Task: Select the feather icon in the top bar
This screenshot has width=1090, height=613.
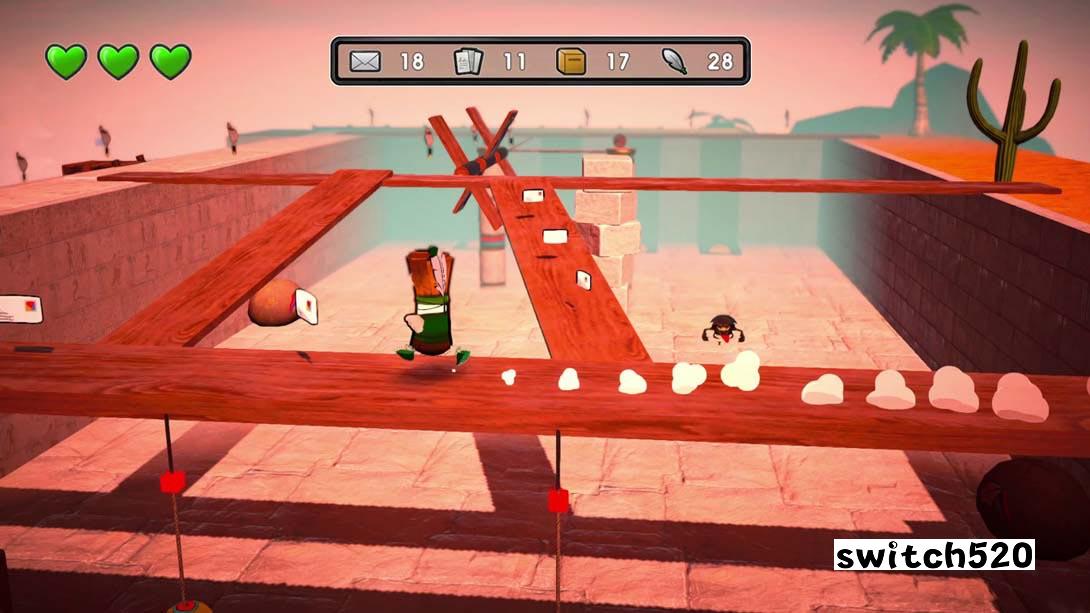Action: click(x=674, y=61)
